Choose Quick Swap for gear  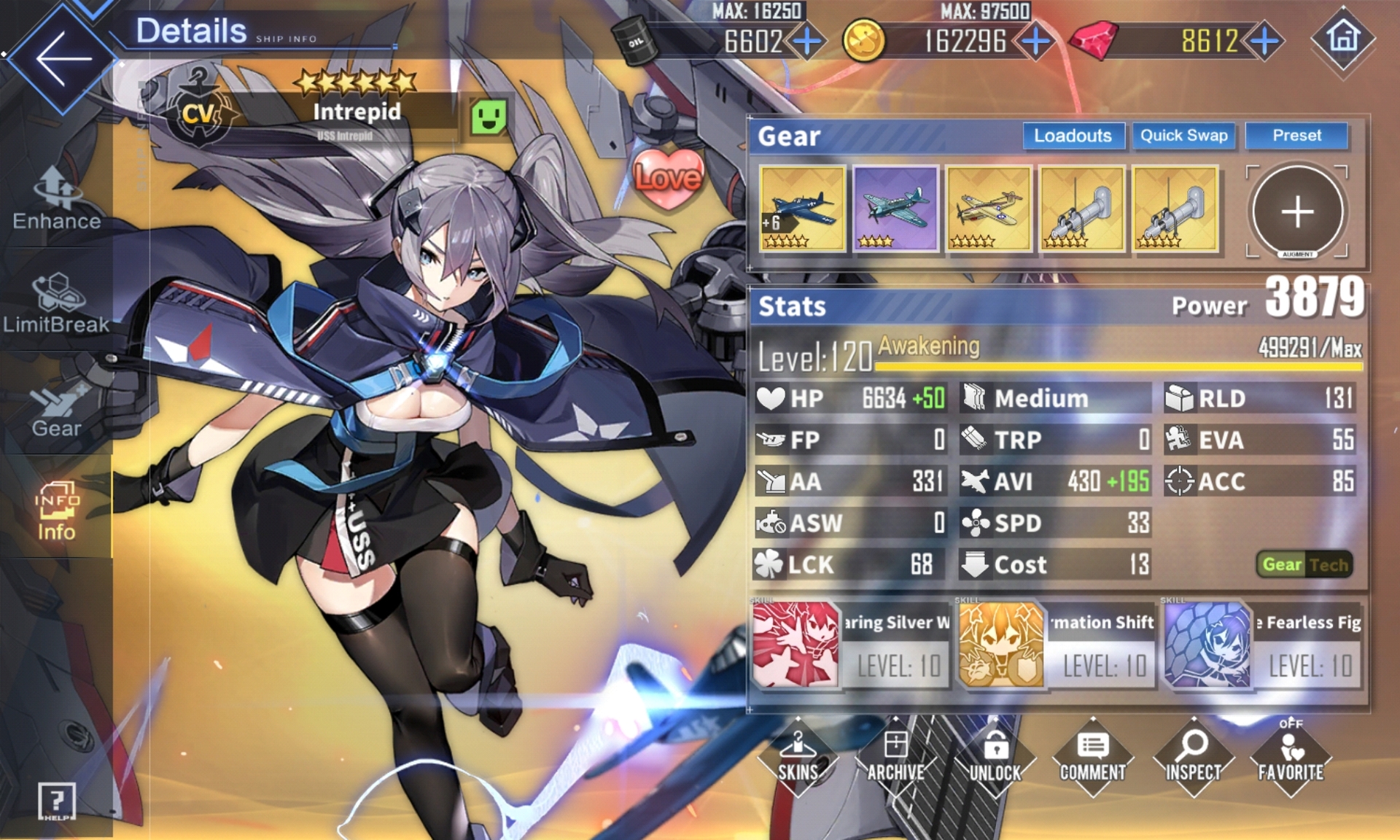click(1183, 136)
